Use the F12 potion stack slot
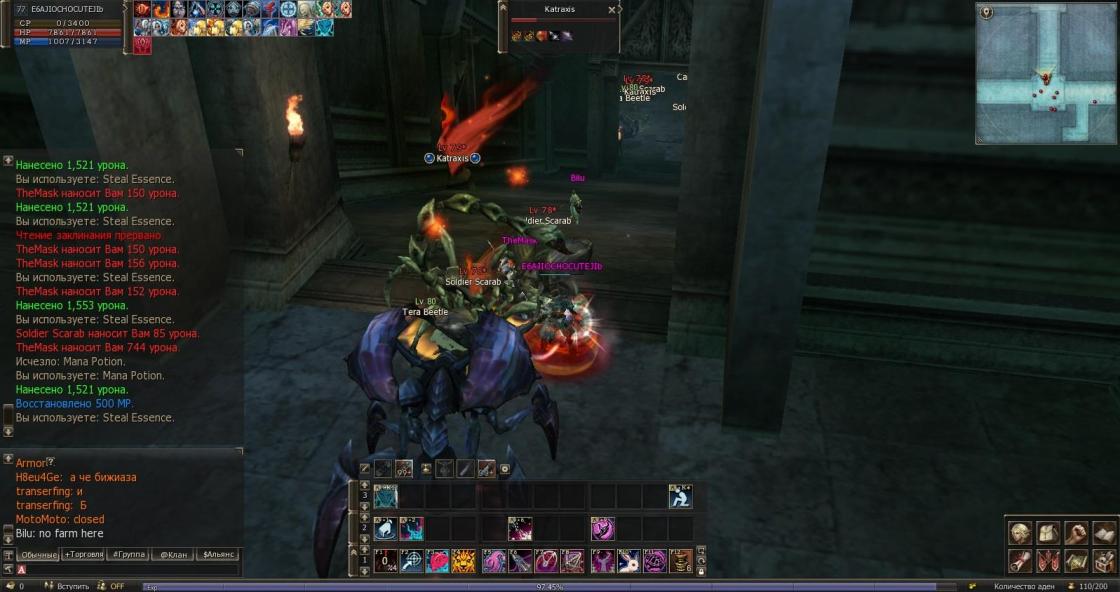The height and width of the screenshot is (592, 1120). (681, 561)
